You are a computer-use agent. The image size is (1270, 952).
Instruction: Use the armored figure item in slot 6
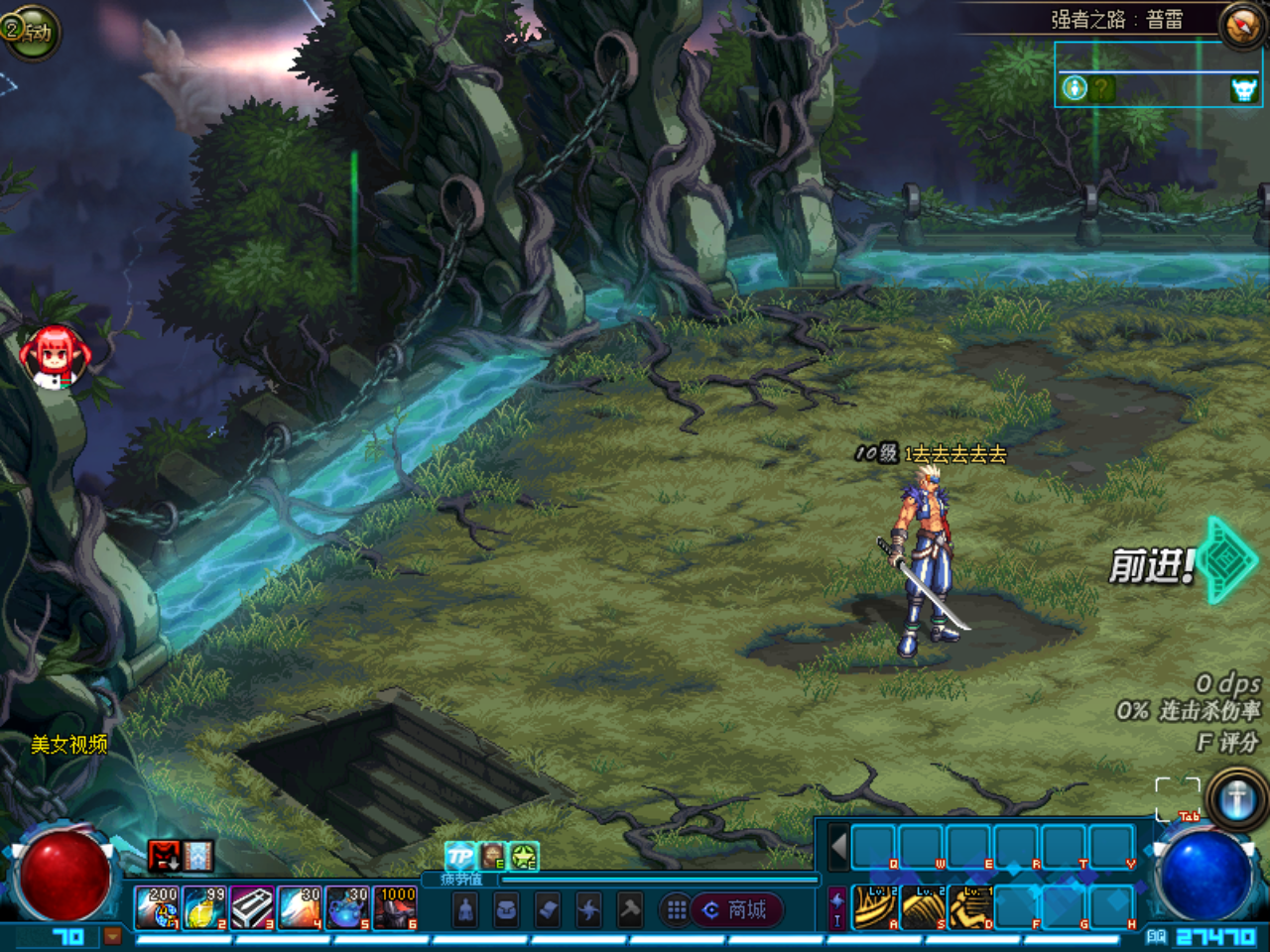(395, 908)
